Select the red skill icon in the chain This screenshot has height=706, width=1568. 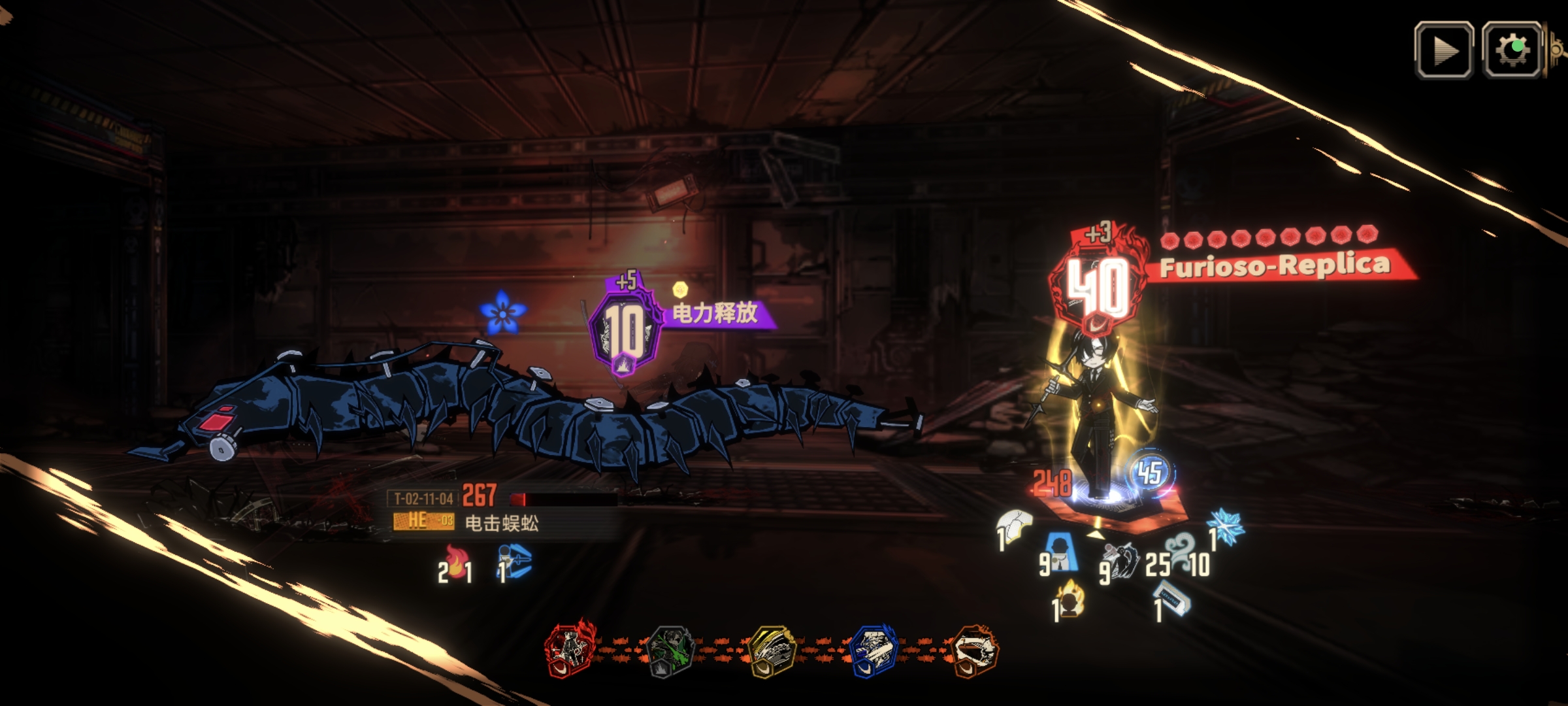click(x=570, y=650)
